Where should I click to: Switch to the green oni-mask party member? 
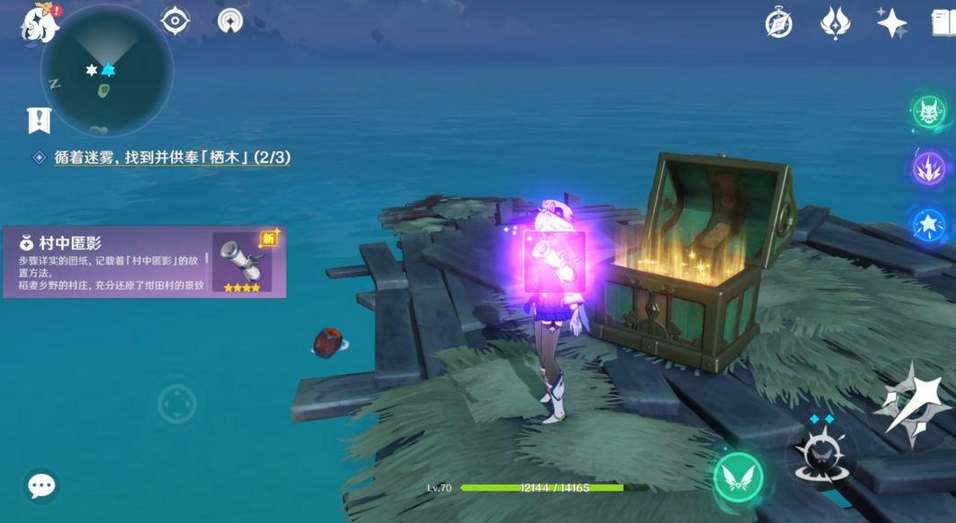(930, 113)
